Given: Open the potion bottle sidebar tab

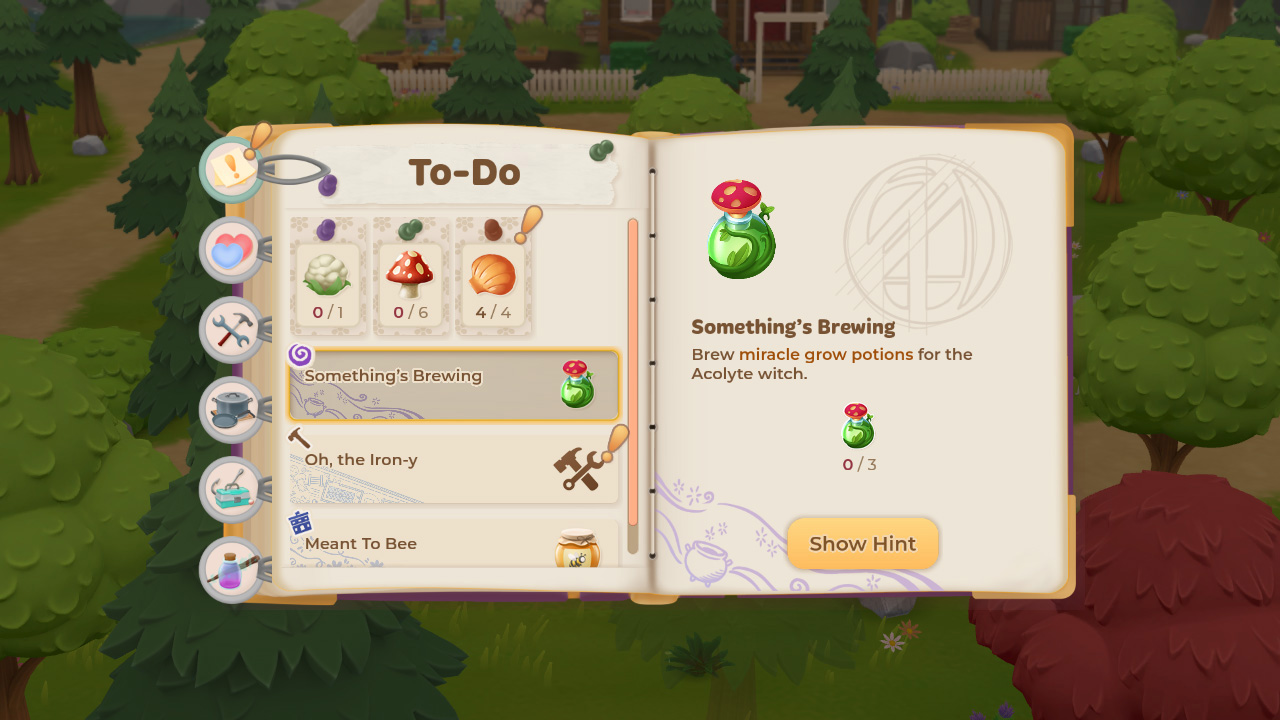Looking at the screenshot, I should [231, 567].
